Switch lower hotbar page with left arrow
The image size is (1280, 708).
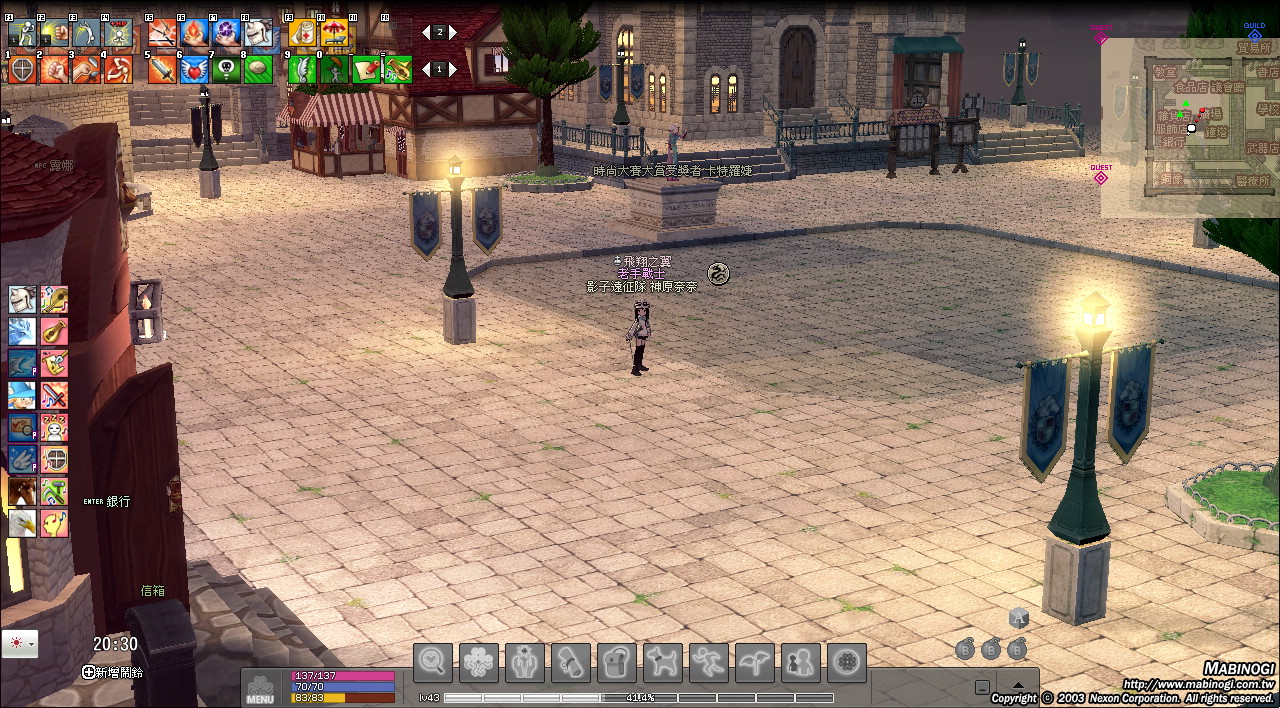tap(425, 70)
